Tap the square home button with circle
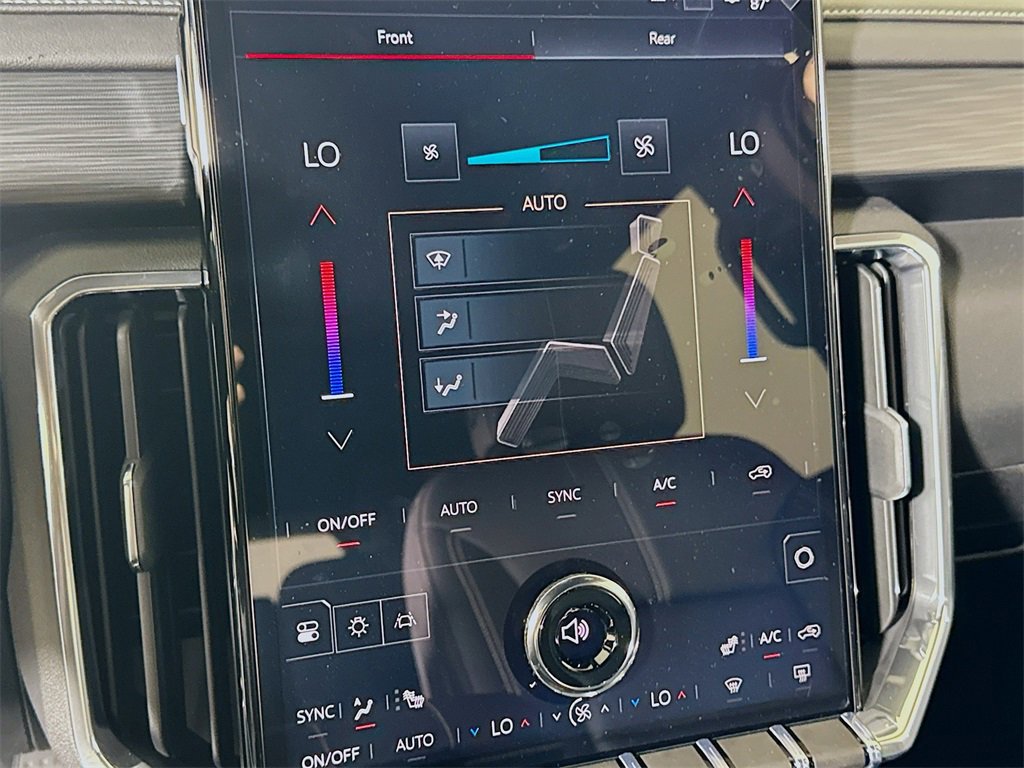Screen dimensions: 1024x768 coord(803,557)
